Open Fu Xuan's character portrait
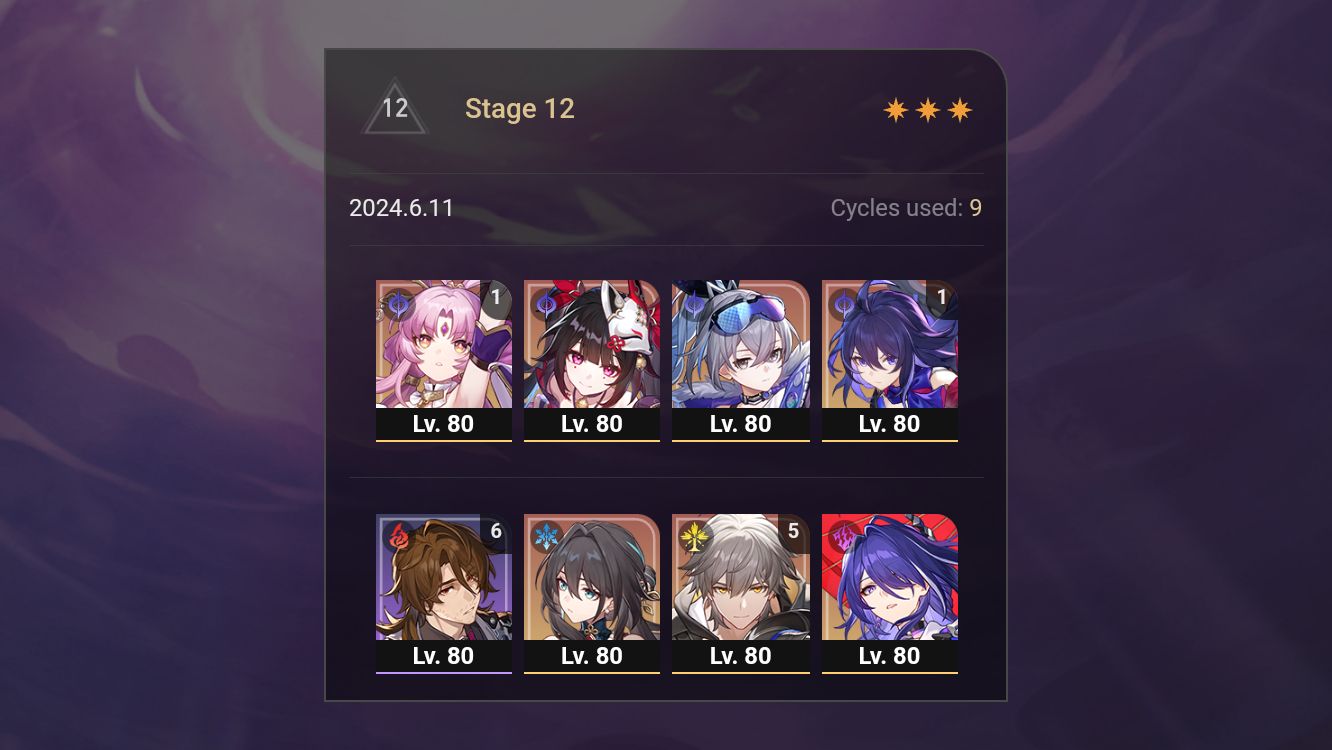This screenshot has width=1332, height=750. pos(444,345)
